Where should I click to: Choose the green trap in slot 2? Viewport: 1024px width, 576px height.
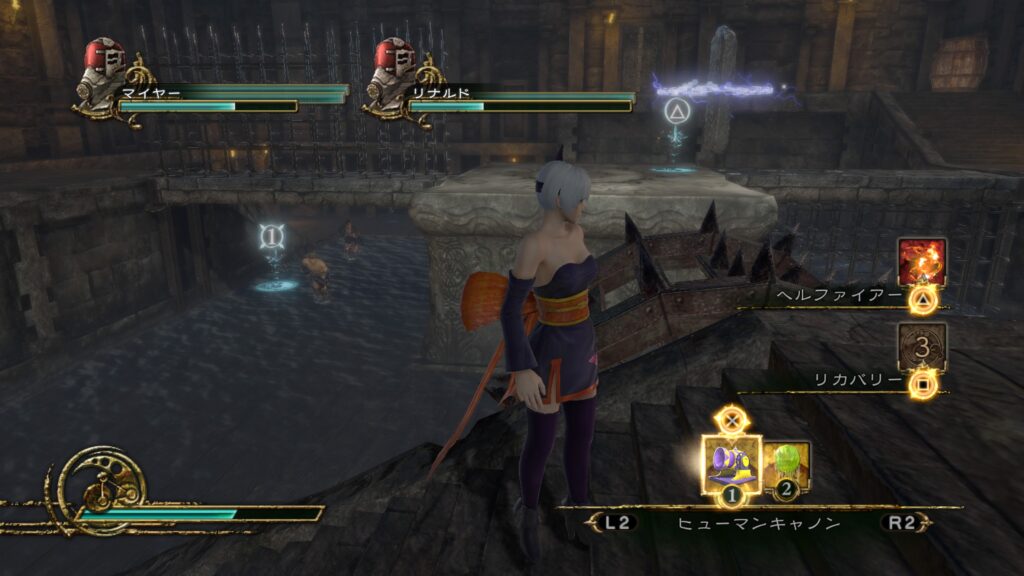(x=787, y=464)
